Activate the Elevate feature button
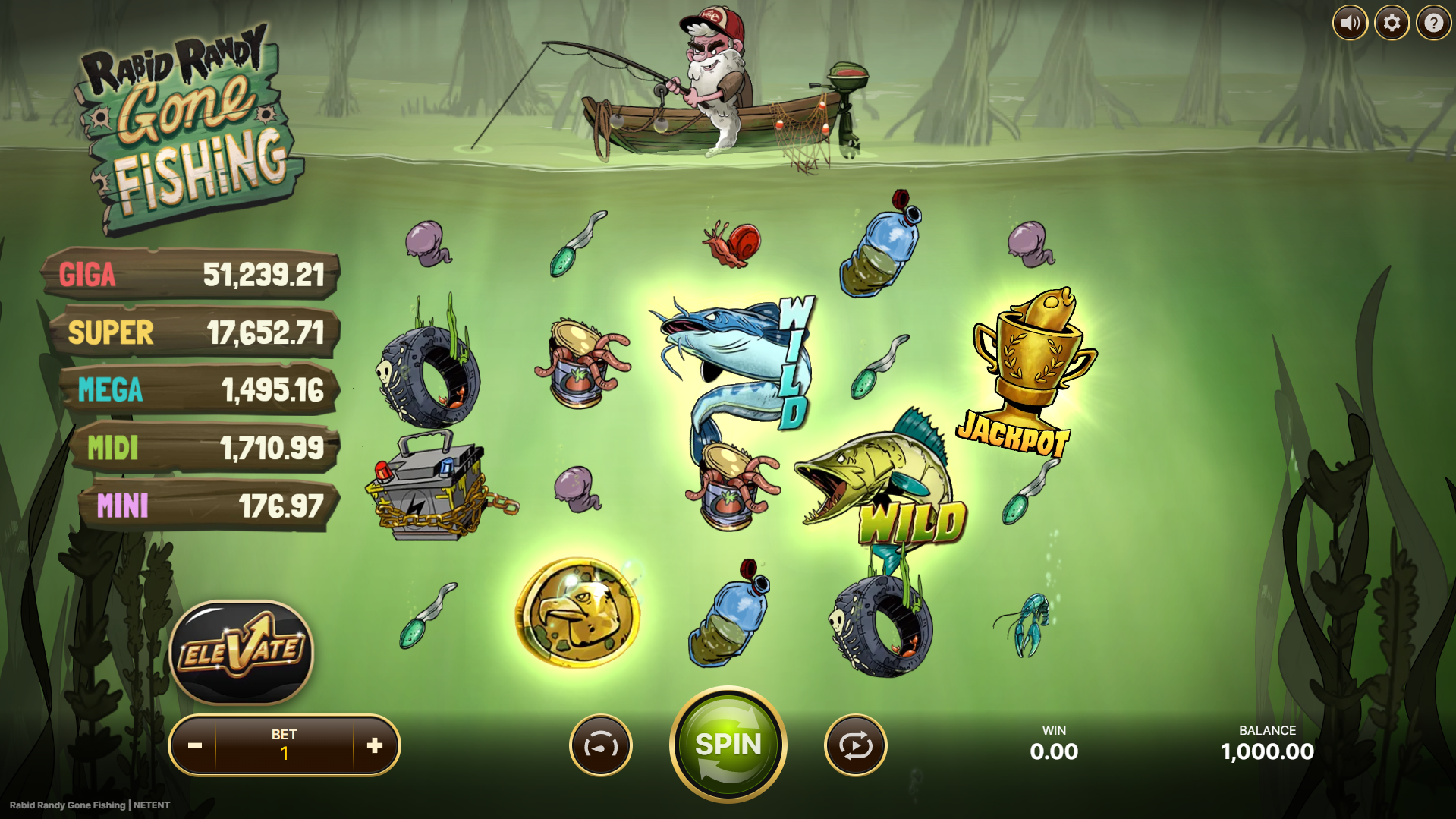The height and width of the screenshot is (819, 1456). click(x=241, y=652)
